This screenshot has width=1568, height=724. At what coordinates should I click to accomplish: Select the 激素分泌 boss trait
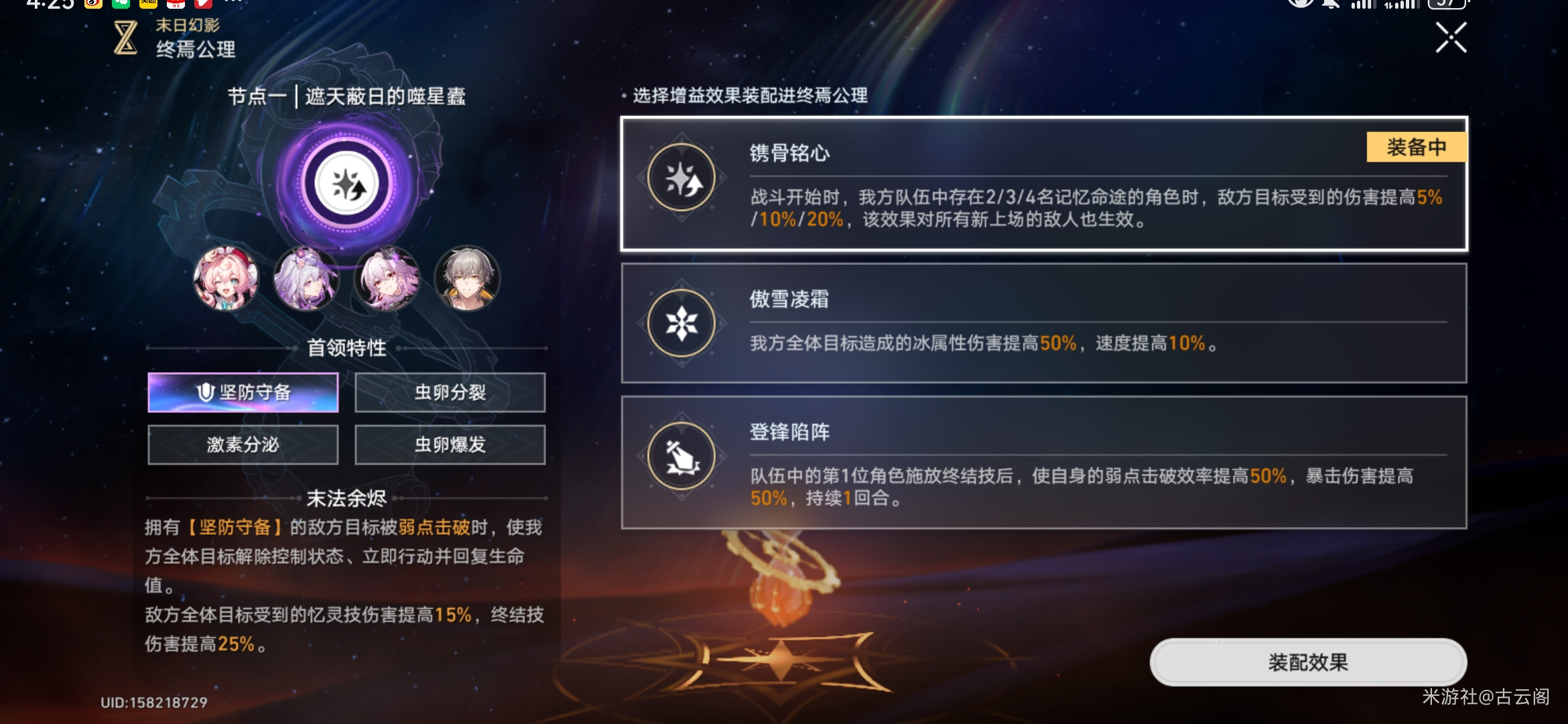point(243,444)
